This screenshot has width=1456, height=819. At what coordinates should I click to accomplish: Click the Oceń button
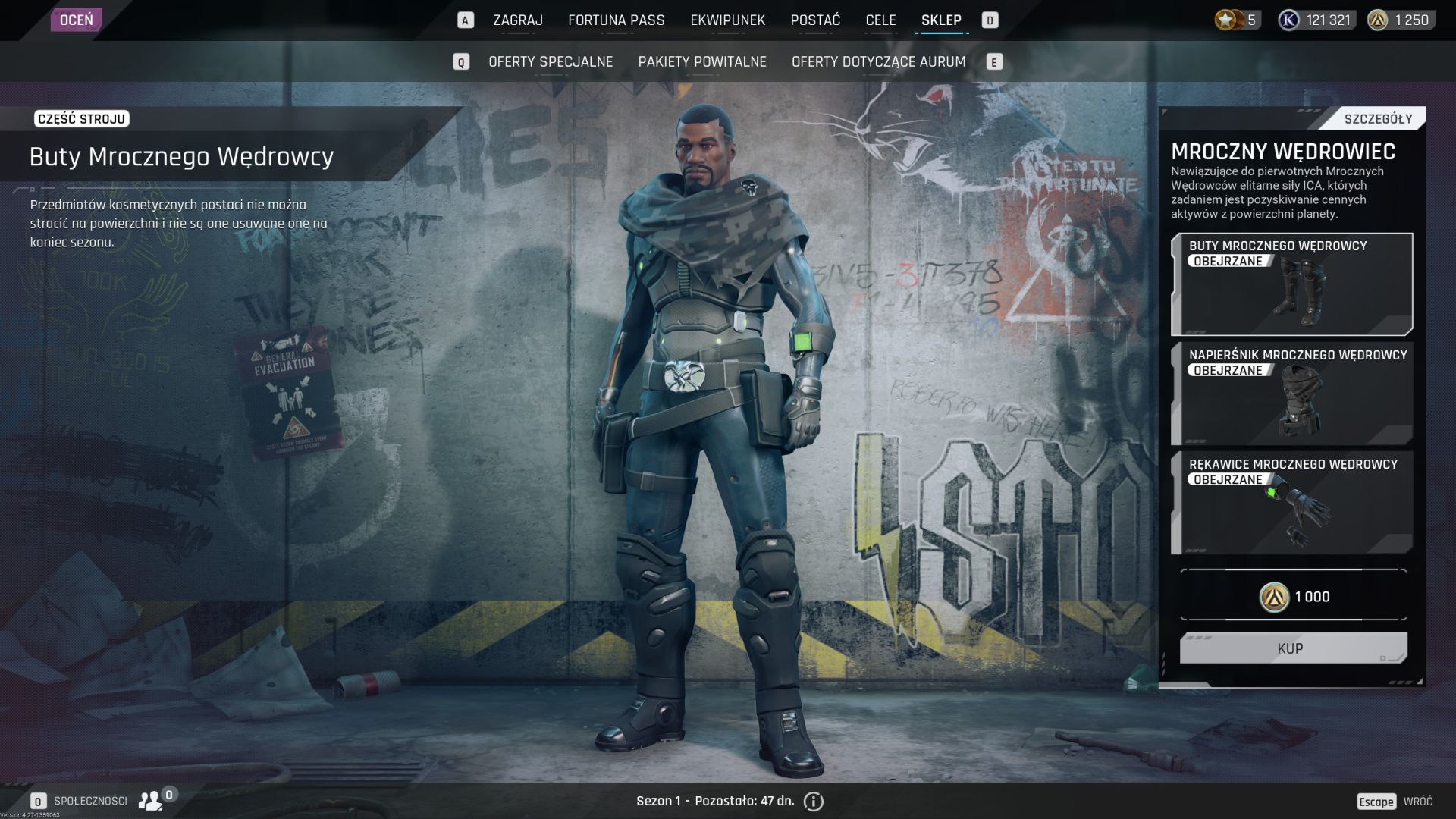point(76,20)
